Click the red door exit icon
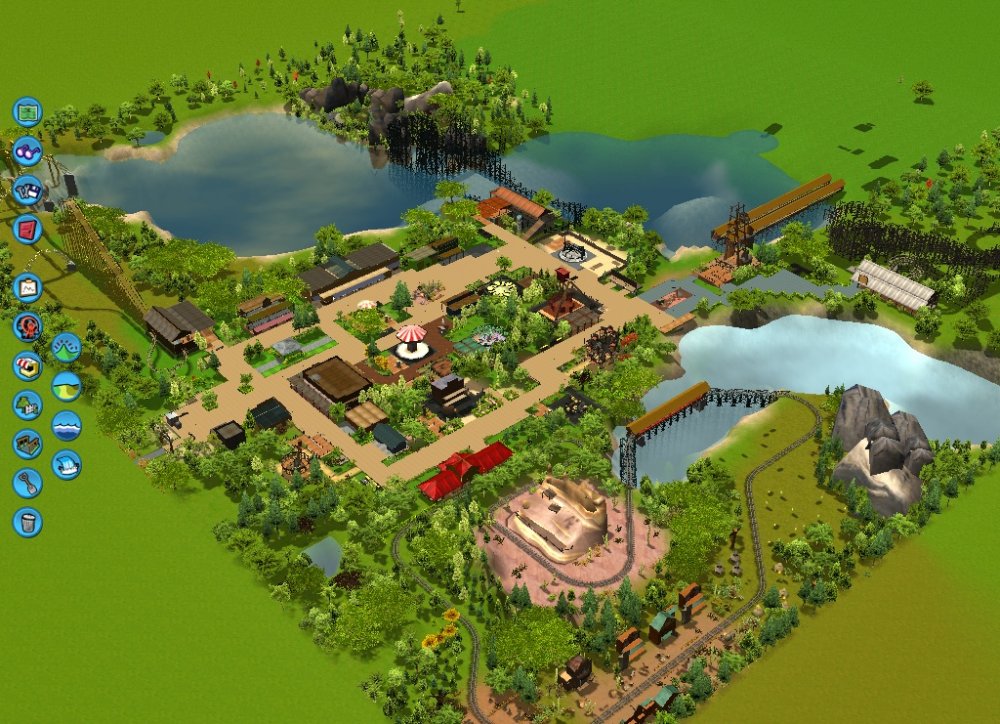The image size is (1000, 724). (x=27, y=229)
